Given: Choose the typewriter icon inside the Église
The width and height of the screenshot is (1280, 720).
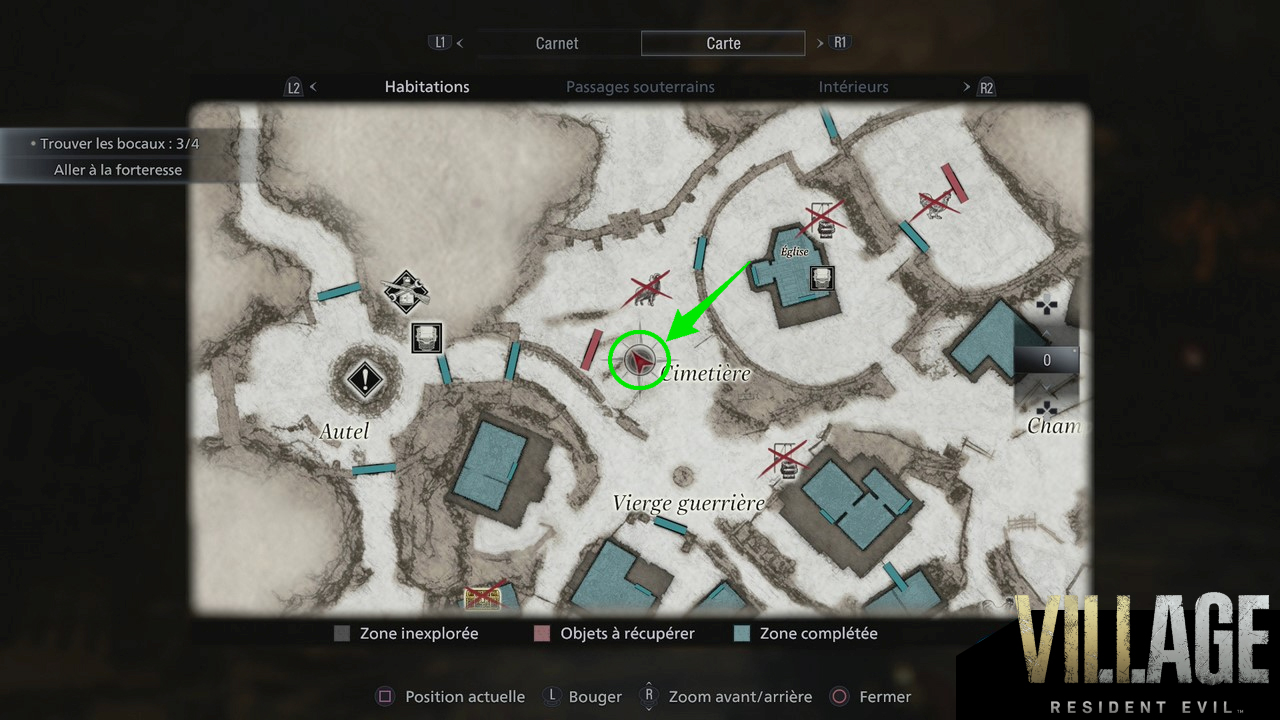Looking at the screenshot, I should click(821, 278).
